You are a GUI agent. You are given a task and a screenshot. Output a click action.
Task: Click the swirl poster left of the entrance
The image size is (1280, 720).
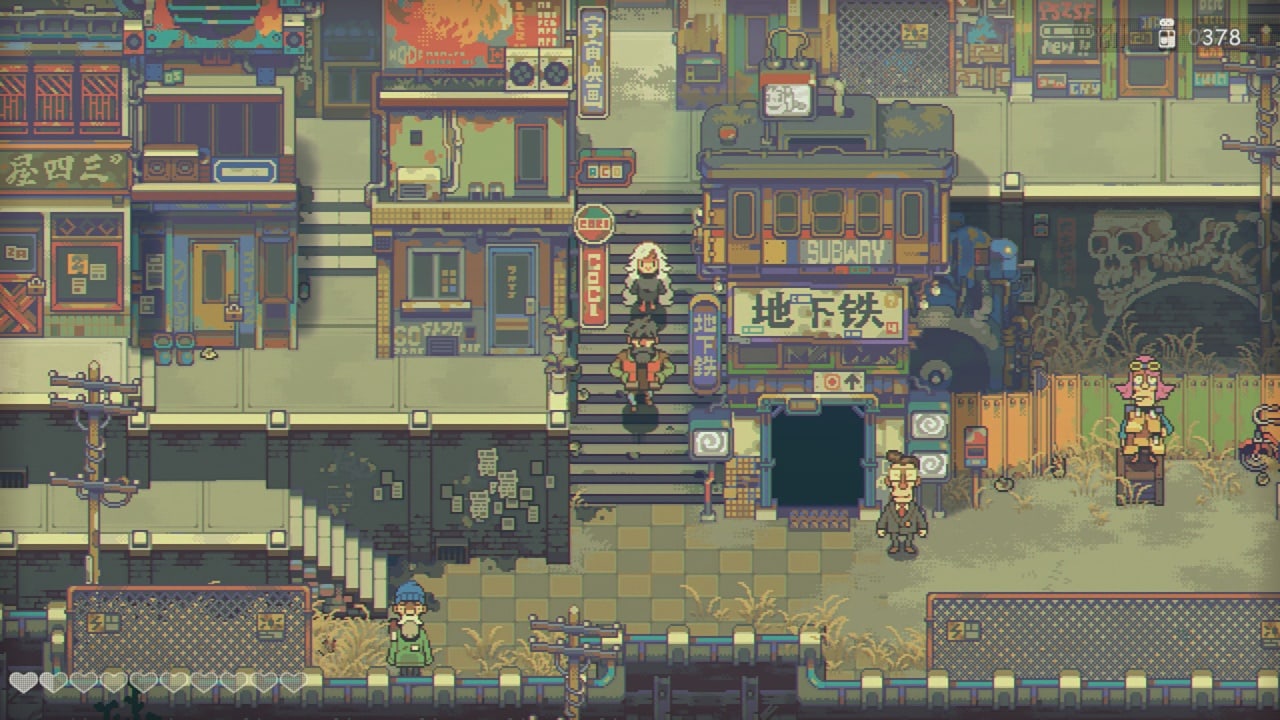tap(713, 440)
